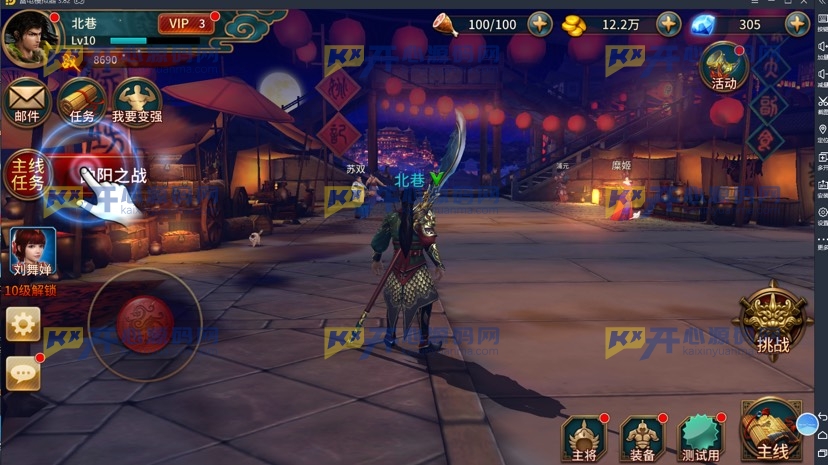Open the 邮件 mail icon
828x465 pixels.
point(27,102)
